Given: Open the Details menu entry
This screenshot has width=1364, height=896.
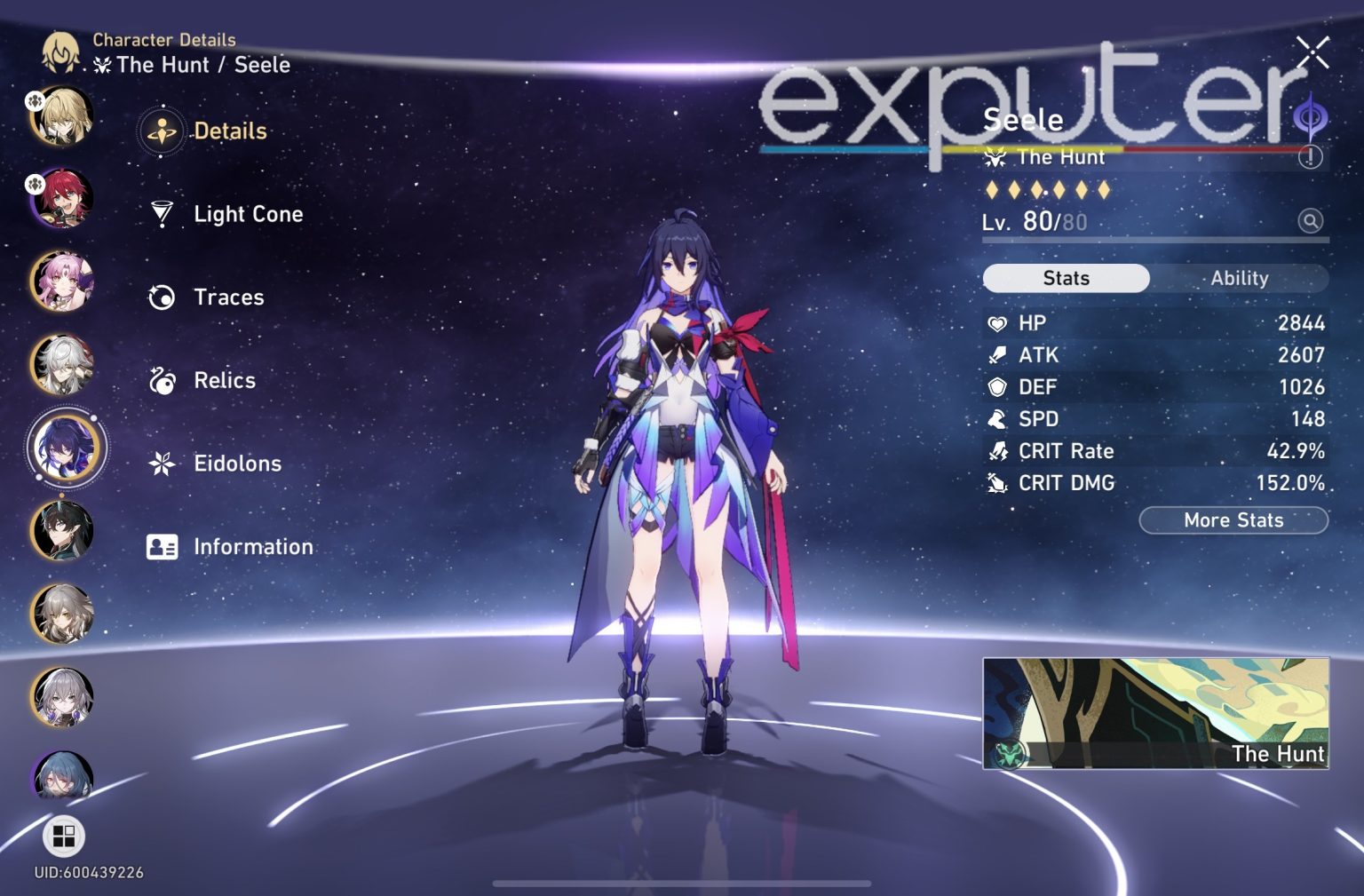Looking at the screenshot, I should click(229, 131).
